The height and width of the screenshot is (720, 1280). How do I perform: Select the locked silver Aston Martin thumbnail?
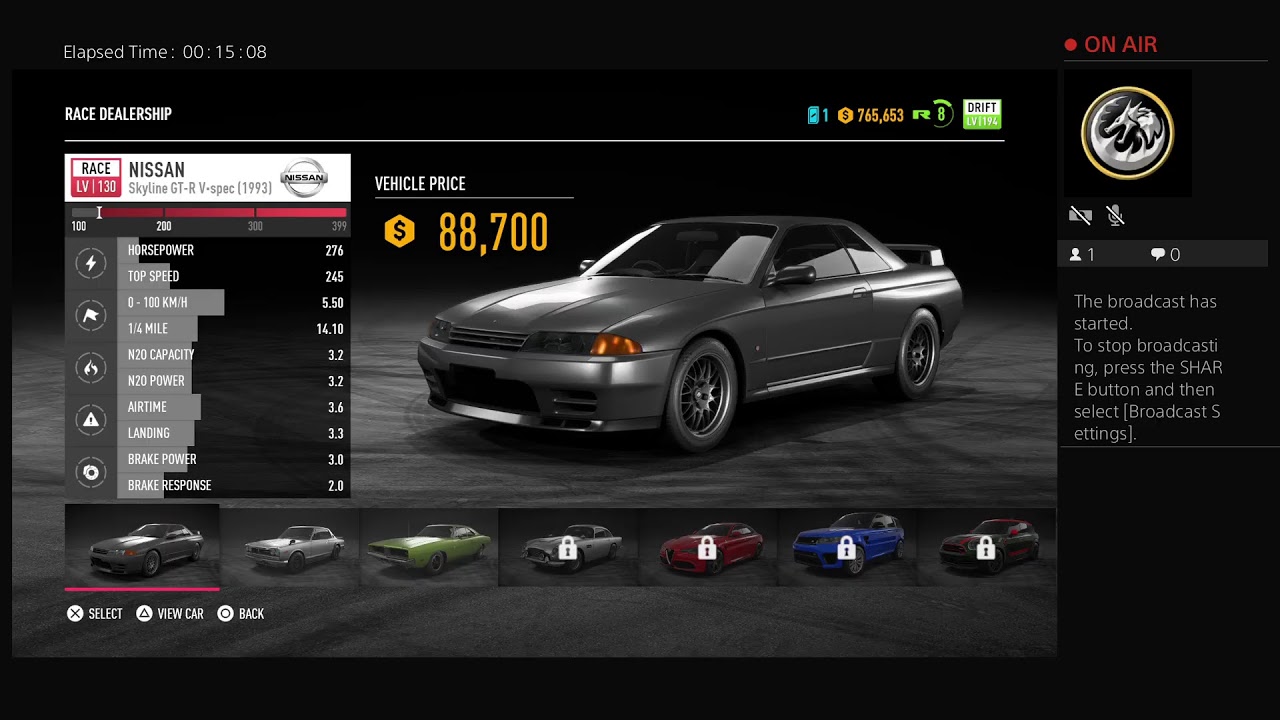pos(568,546)
